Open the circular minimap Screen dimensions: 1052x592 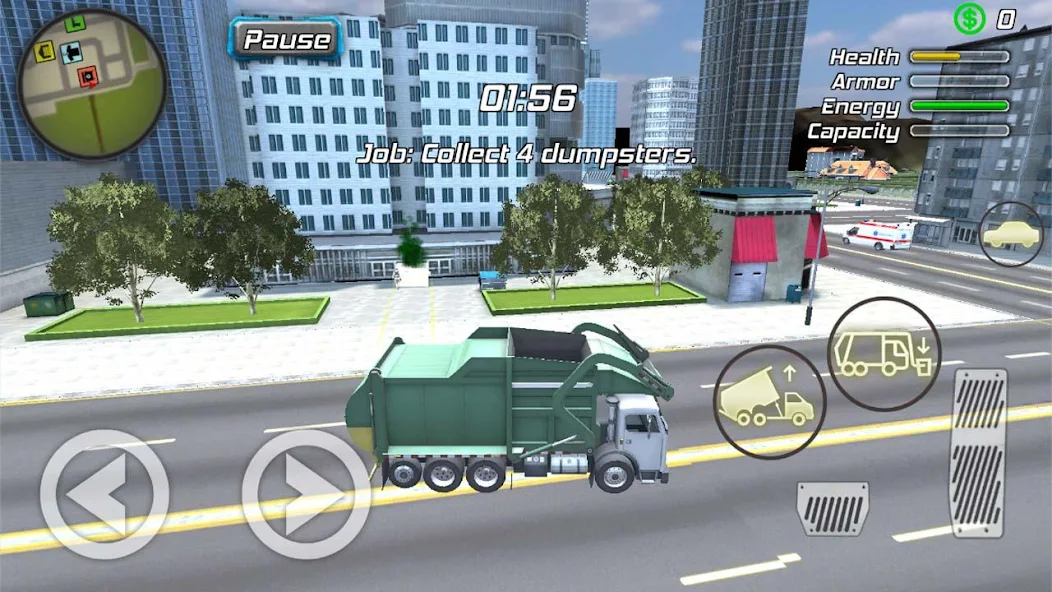[91, 84]
